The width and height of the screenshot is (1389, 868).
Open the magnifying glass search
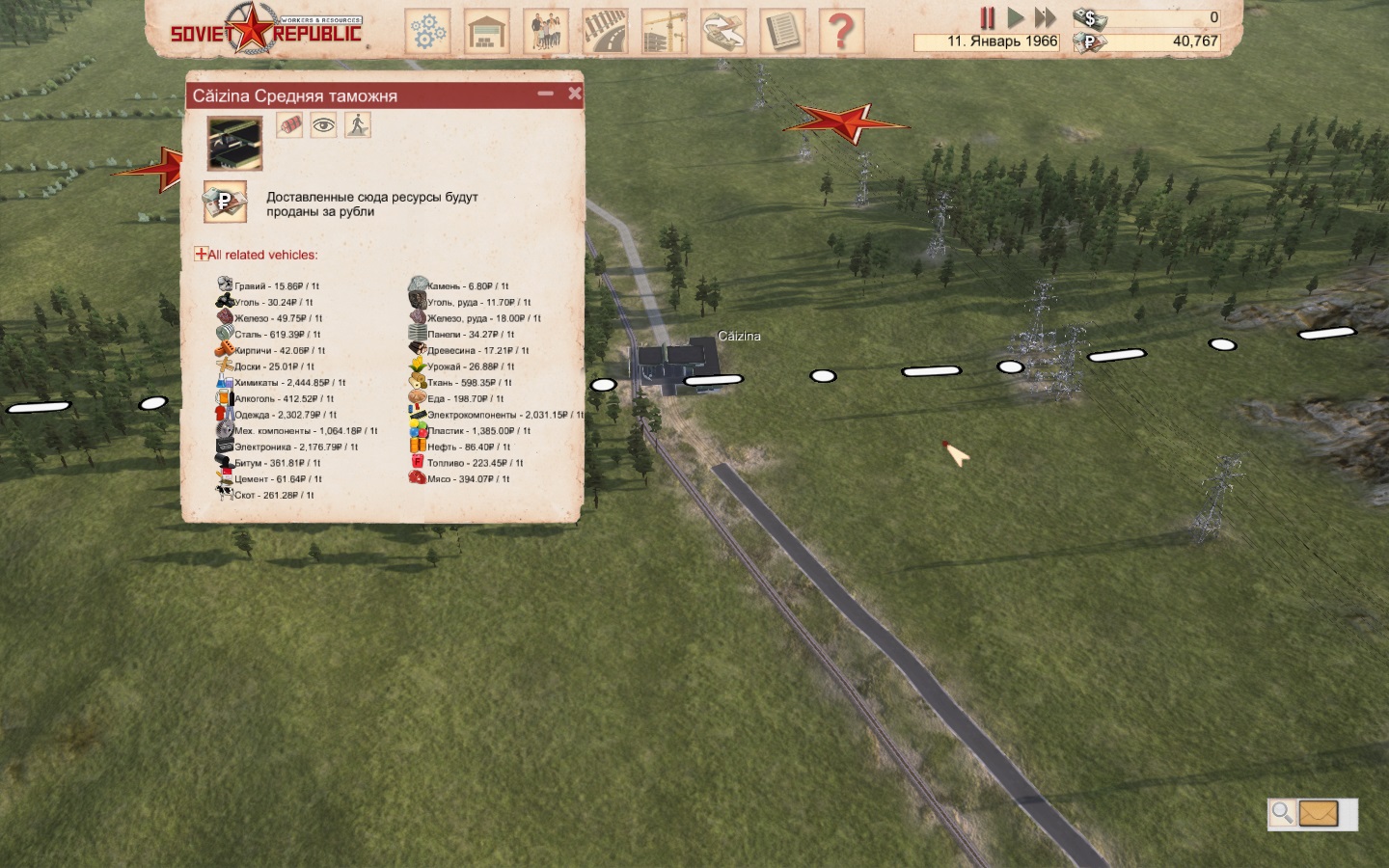(x=1282, y=813)
